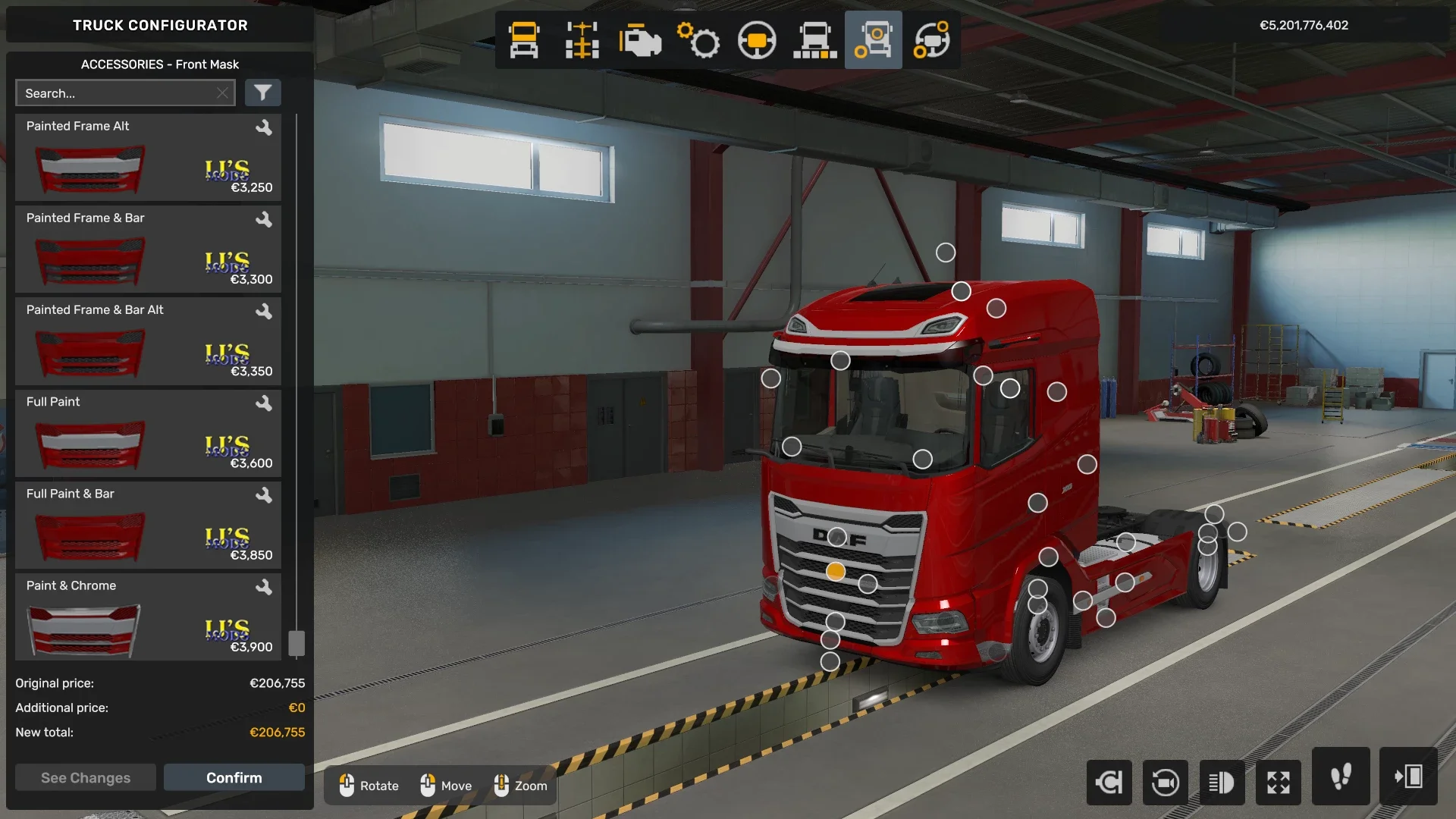Open the engine selection panel
Viewport: 1456px width, 819px height.
click(639, 39)
